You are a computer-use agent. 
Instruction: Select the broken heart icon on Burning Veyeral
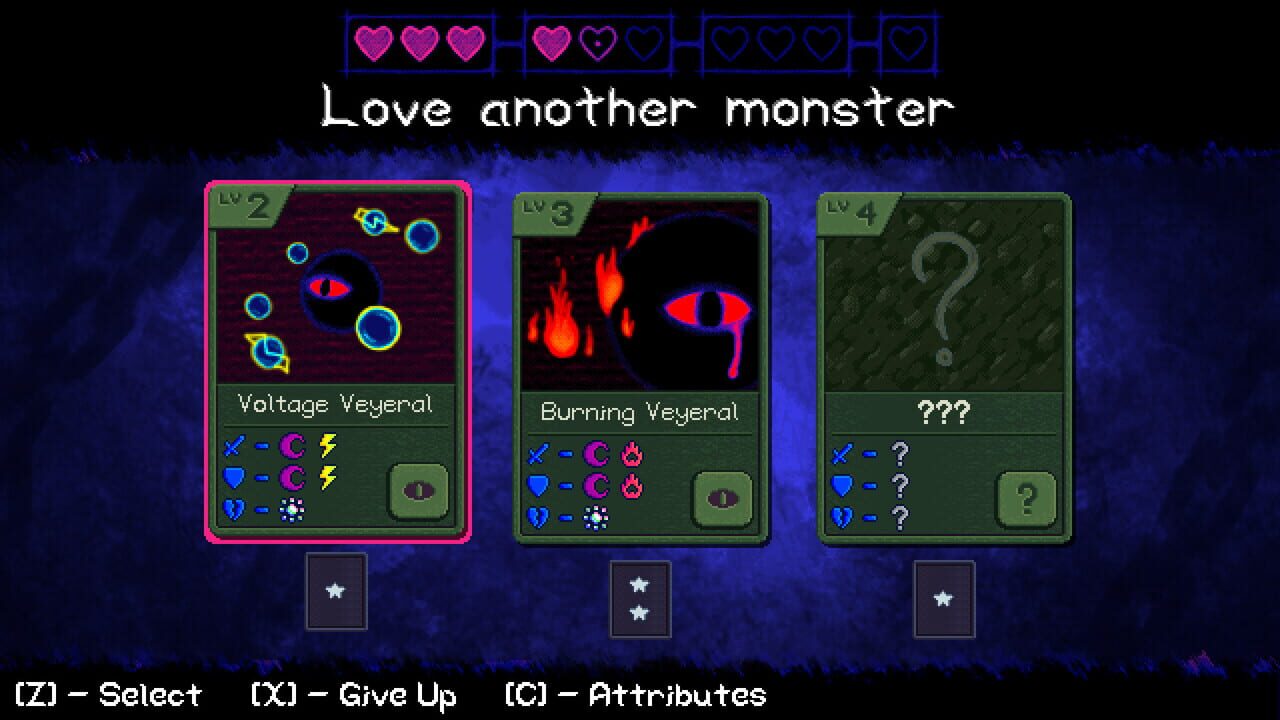(x=538, y=517)
